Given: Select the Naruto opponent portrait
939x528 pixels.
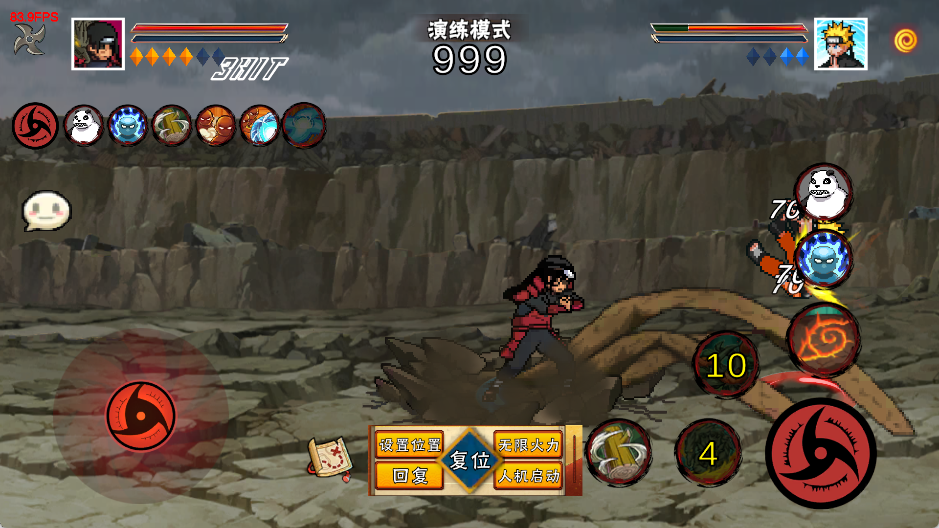Looking at the screenshot, I should (840, 44).
